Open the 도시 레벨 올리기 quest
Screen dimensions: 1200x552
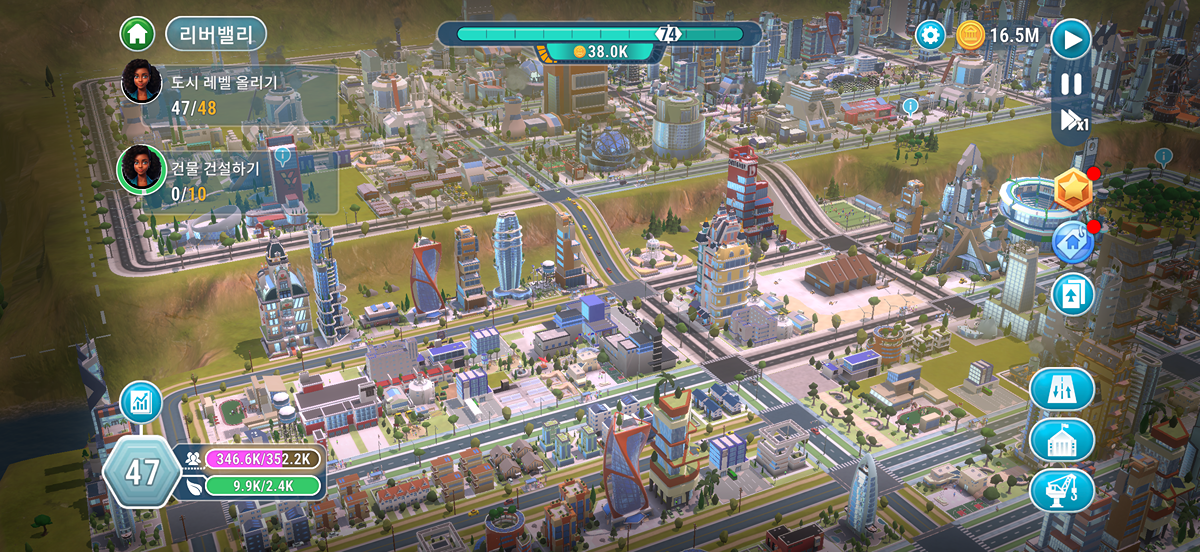224,94
